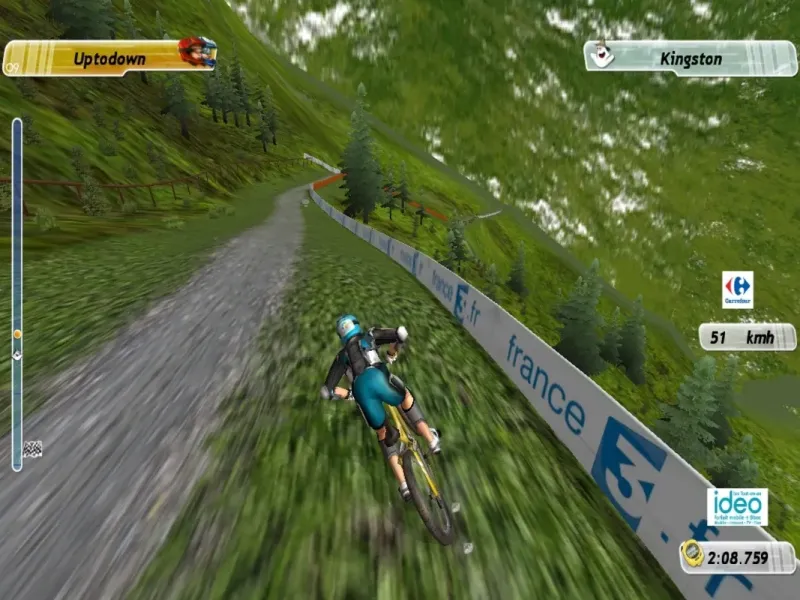
Task: Click the vertical course progress bar
Action: pyautogui.click(x=17, y=290)
